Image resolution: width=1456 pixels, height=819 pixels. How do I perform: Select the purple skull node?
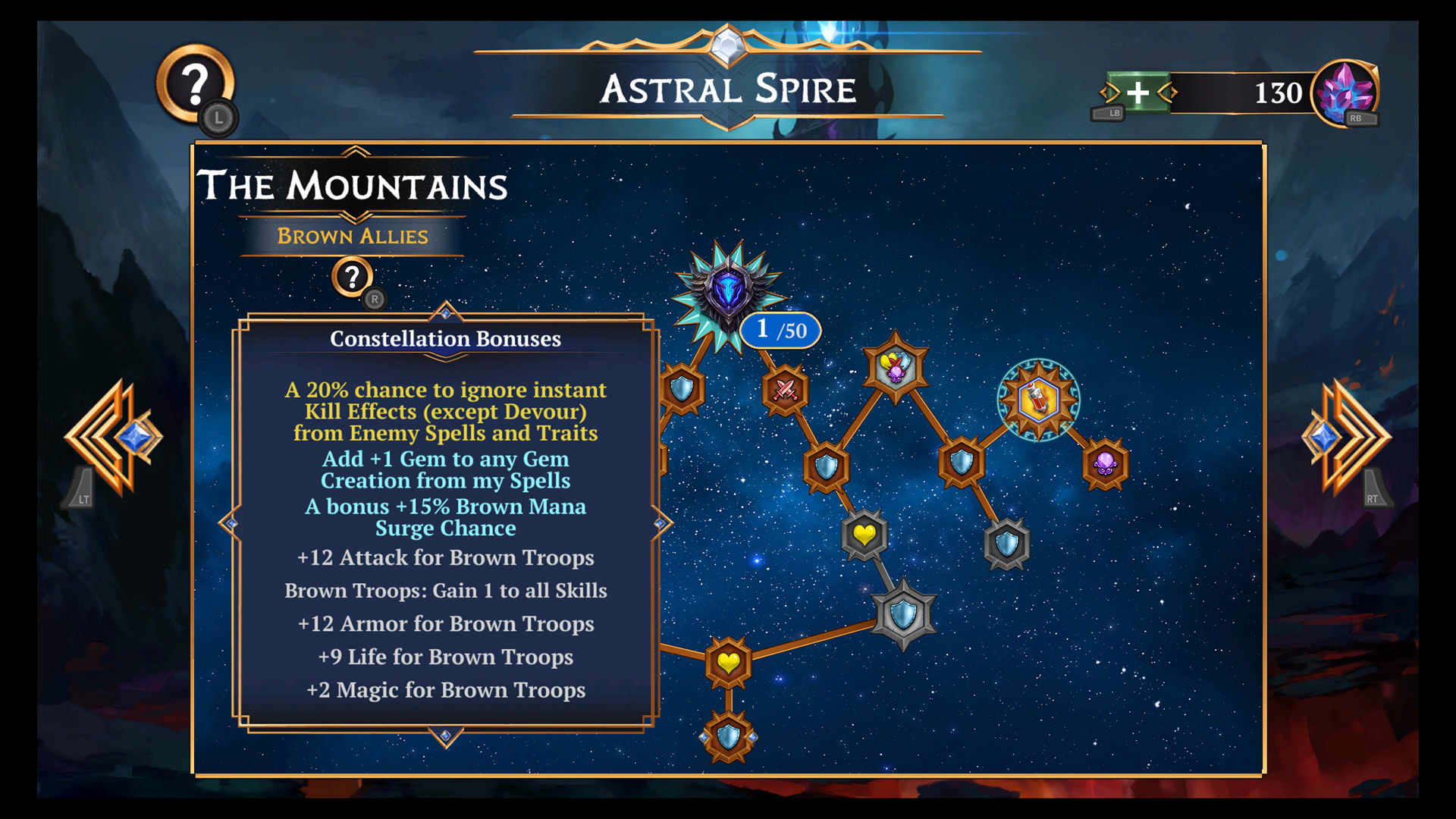click(x=1105, y=463)
